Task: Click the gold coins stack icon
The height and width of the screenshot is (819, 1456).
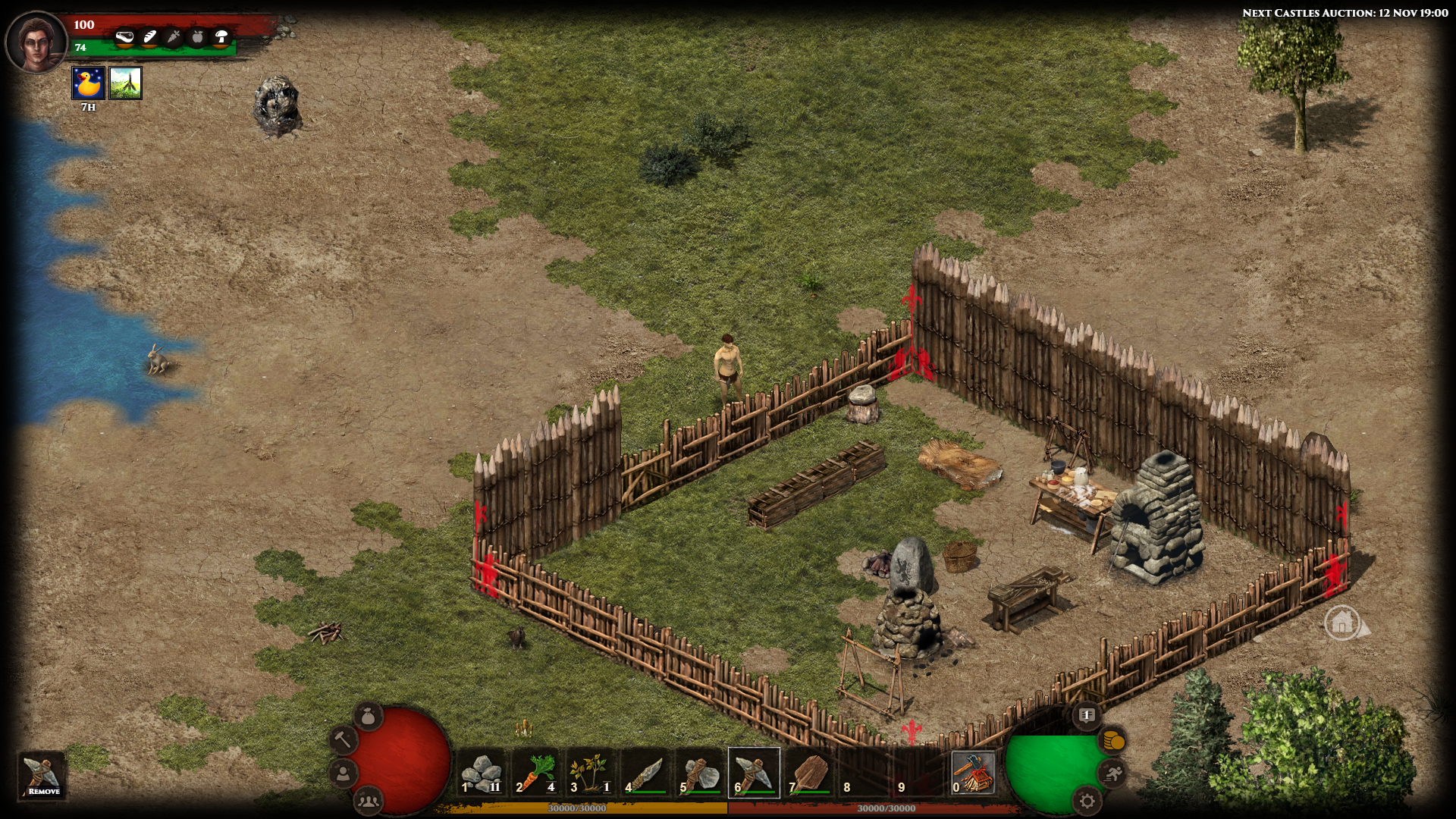Action: [1112, 740]
